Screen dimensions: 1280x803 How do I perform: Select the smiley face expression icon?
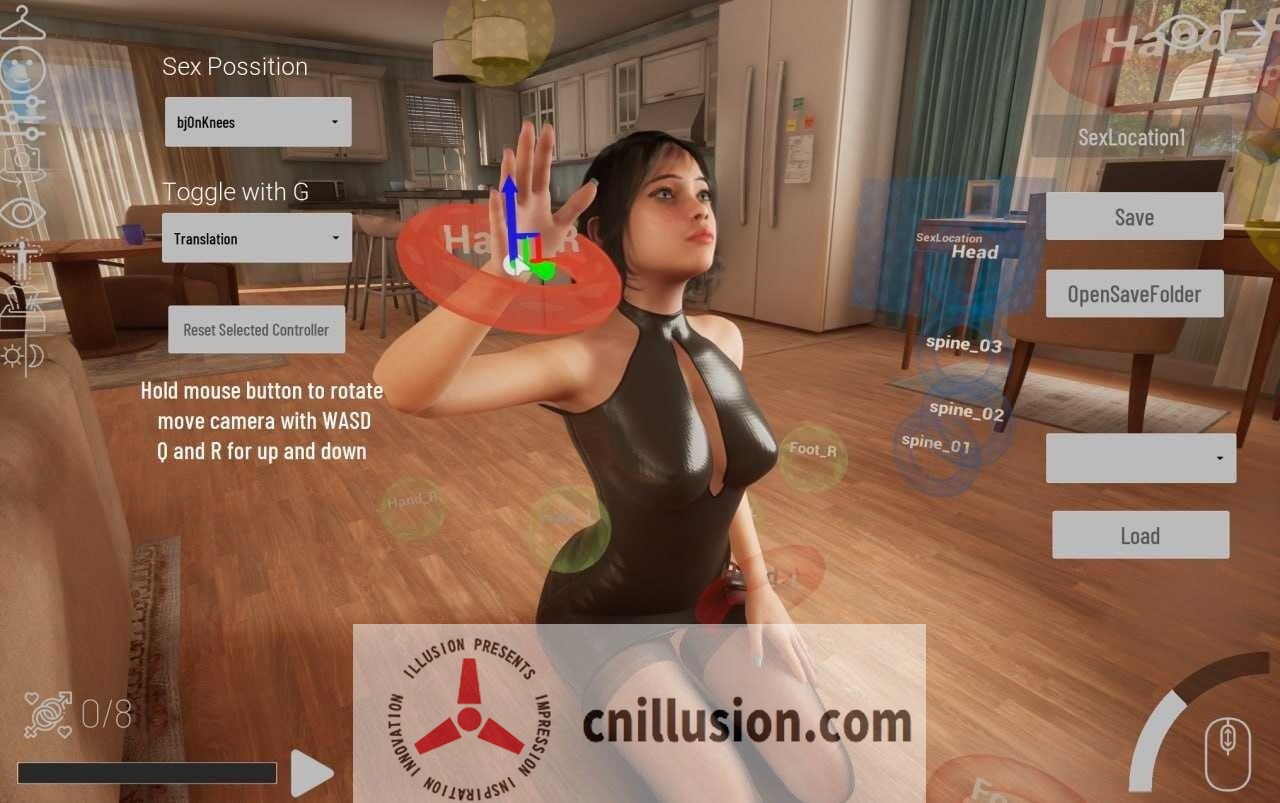click(x=22, y=70)
